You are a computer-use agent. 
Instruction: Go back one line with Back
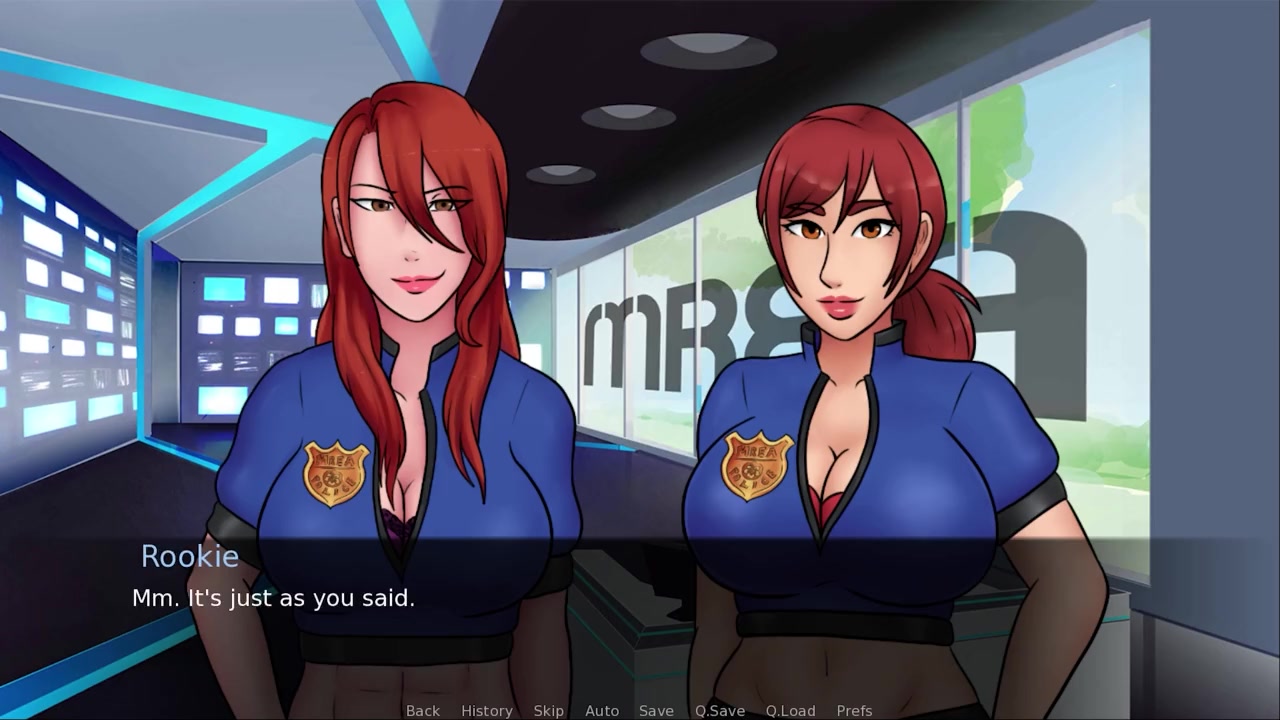pyautogui.click(x=422, y=710)
